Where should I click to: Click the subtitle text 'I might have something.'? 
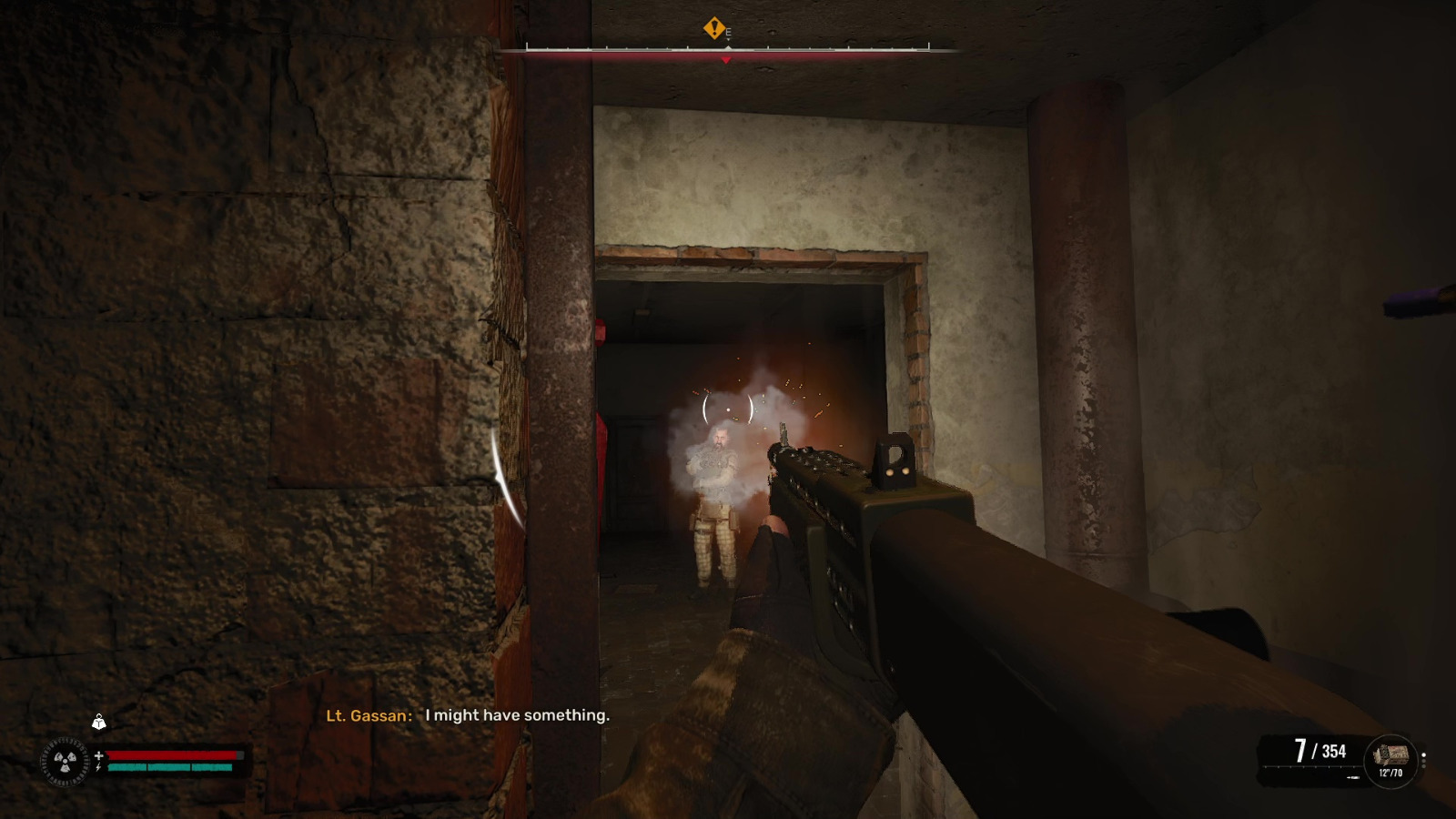pos(516,715)
